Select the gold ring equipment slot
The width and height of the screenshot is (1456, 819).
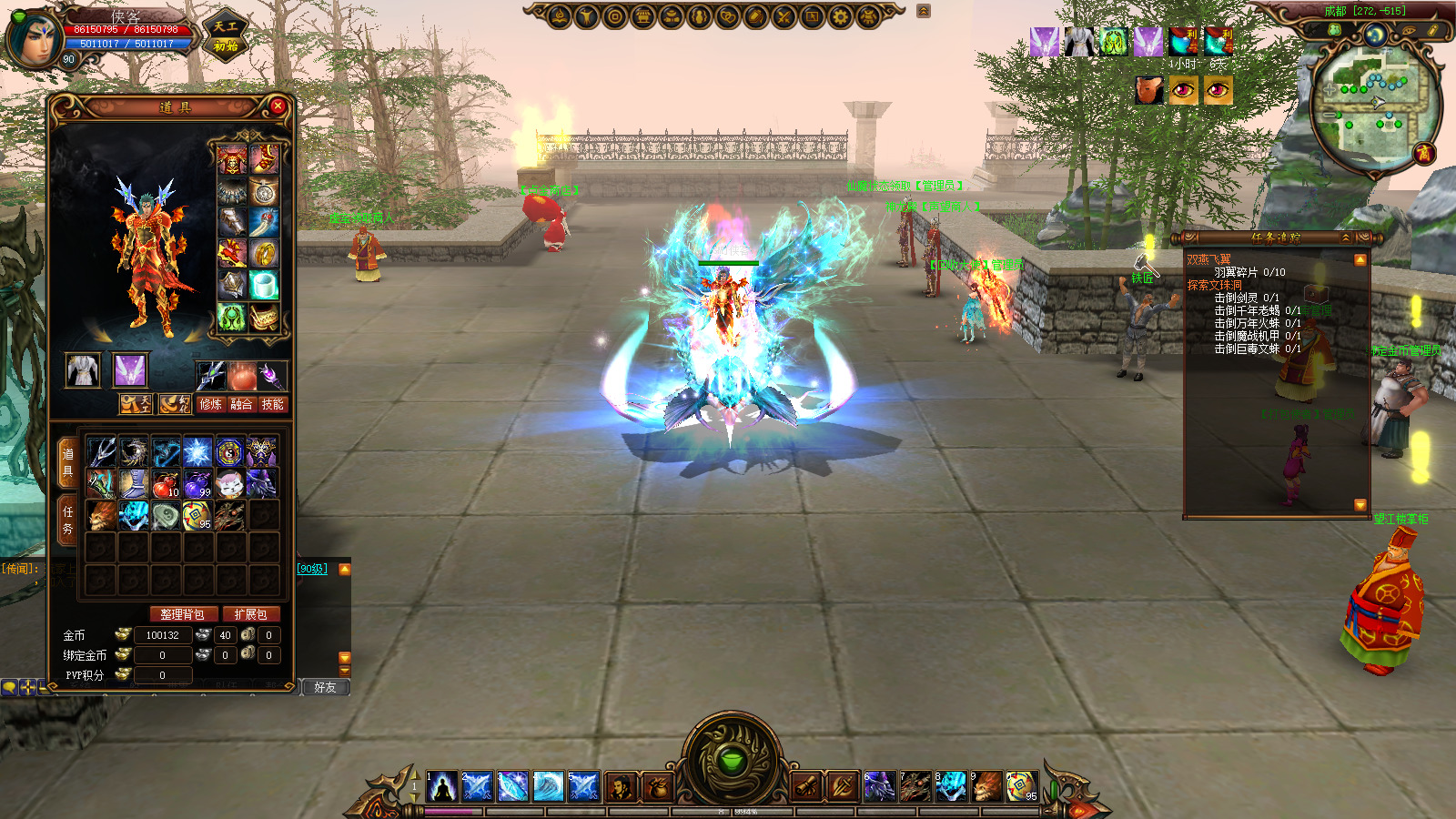tap(264, 252)
